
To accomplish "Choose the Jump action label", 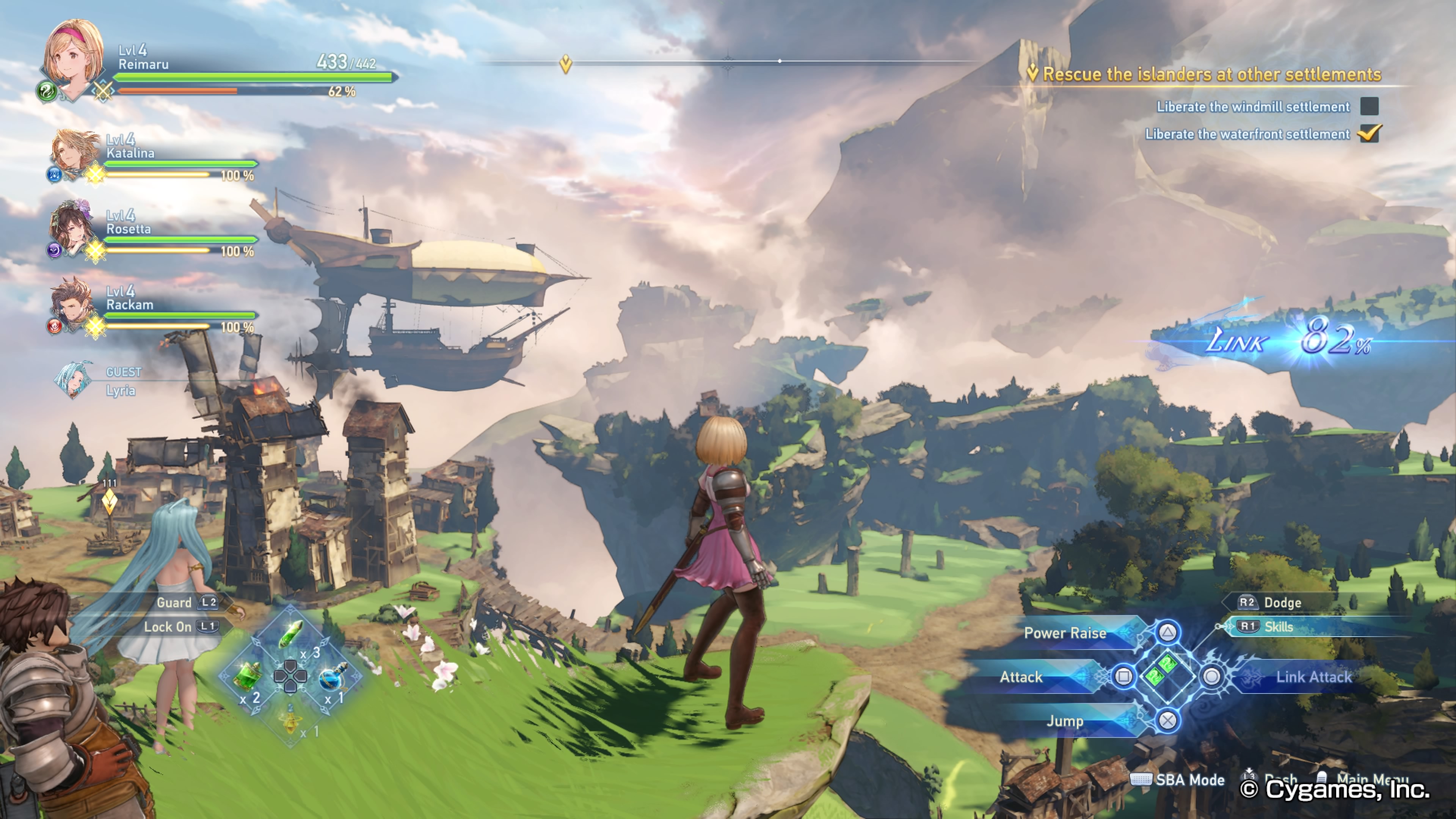I will pyautogui.click(x=1064, y=721).
